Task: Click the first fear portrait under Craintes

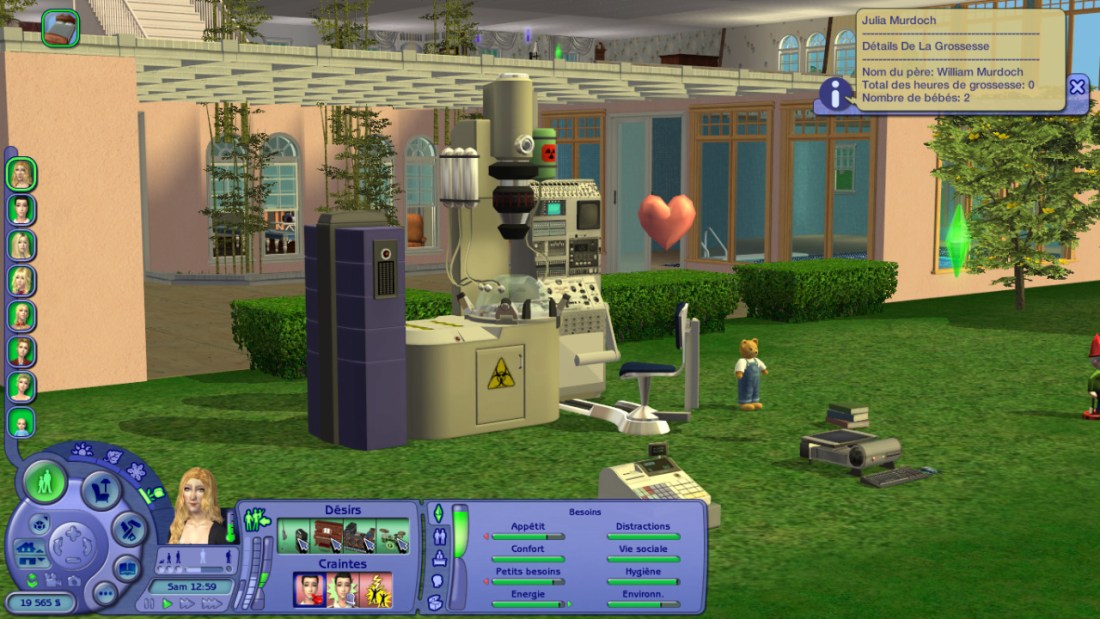Action: coord(308,590)
